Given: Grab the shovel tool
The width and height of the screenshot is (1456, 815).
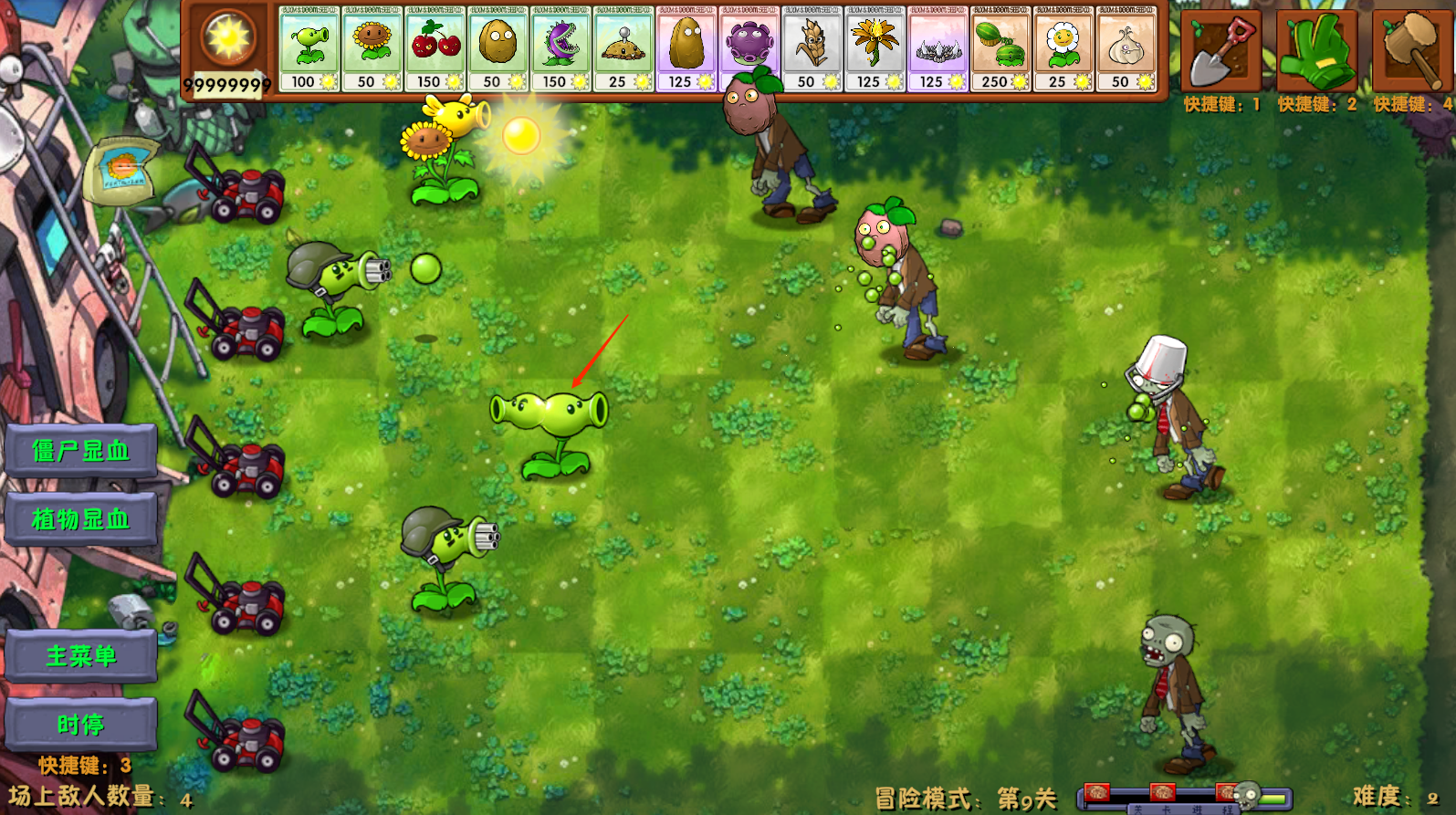Looking at the screenshot, I should pyautogui.click(x=1220, y=51).
